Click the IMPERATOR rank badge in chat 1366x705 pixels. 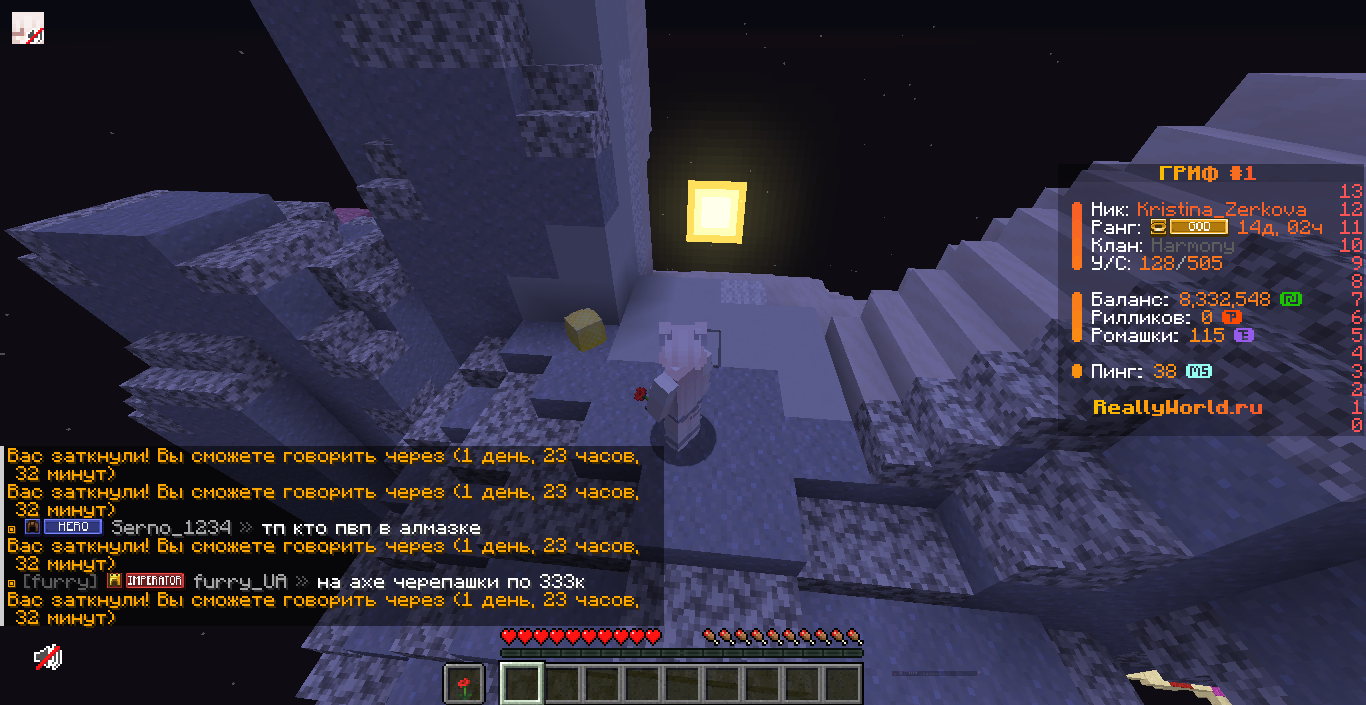click(153, 581)
